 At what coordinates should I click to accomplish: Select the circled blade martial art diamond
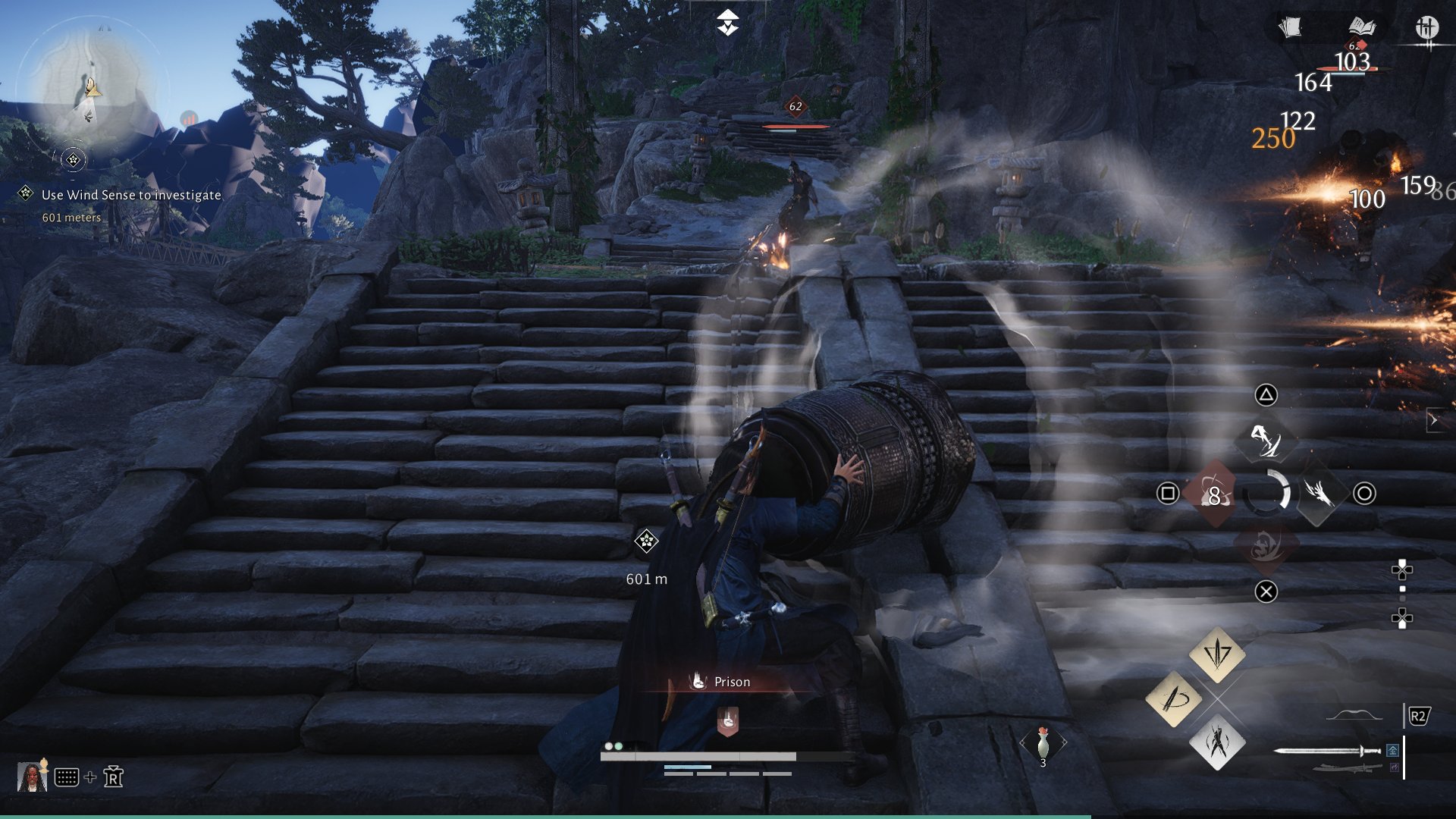pos(1173,698)
